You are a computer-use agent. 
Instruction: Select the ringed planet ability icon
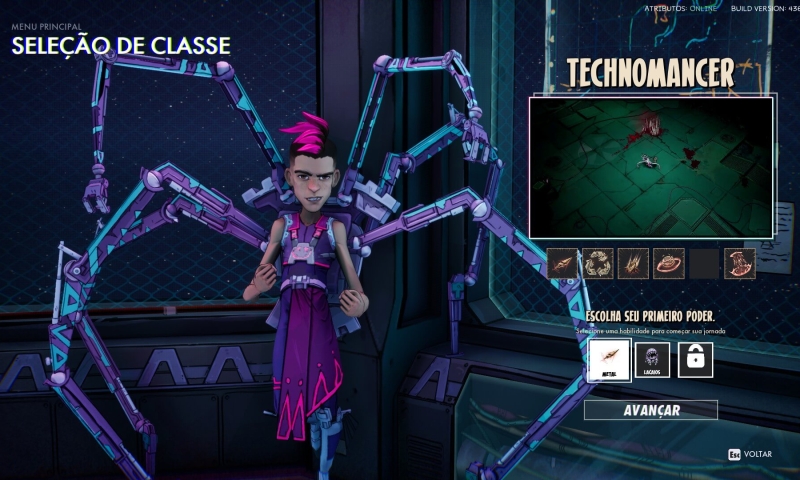668,263
